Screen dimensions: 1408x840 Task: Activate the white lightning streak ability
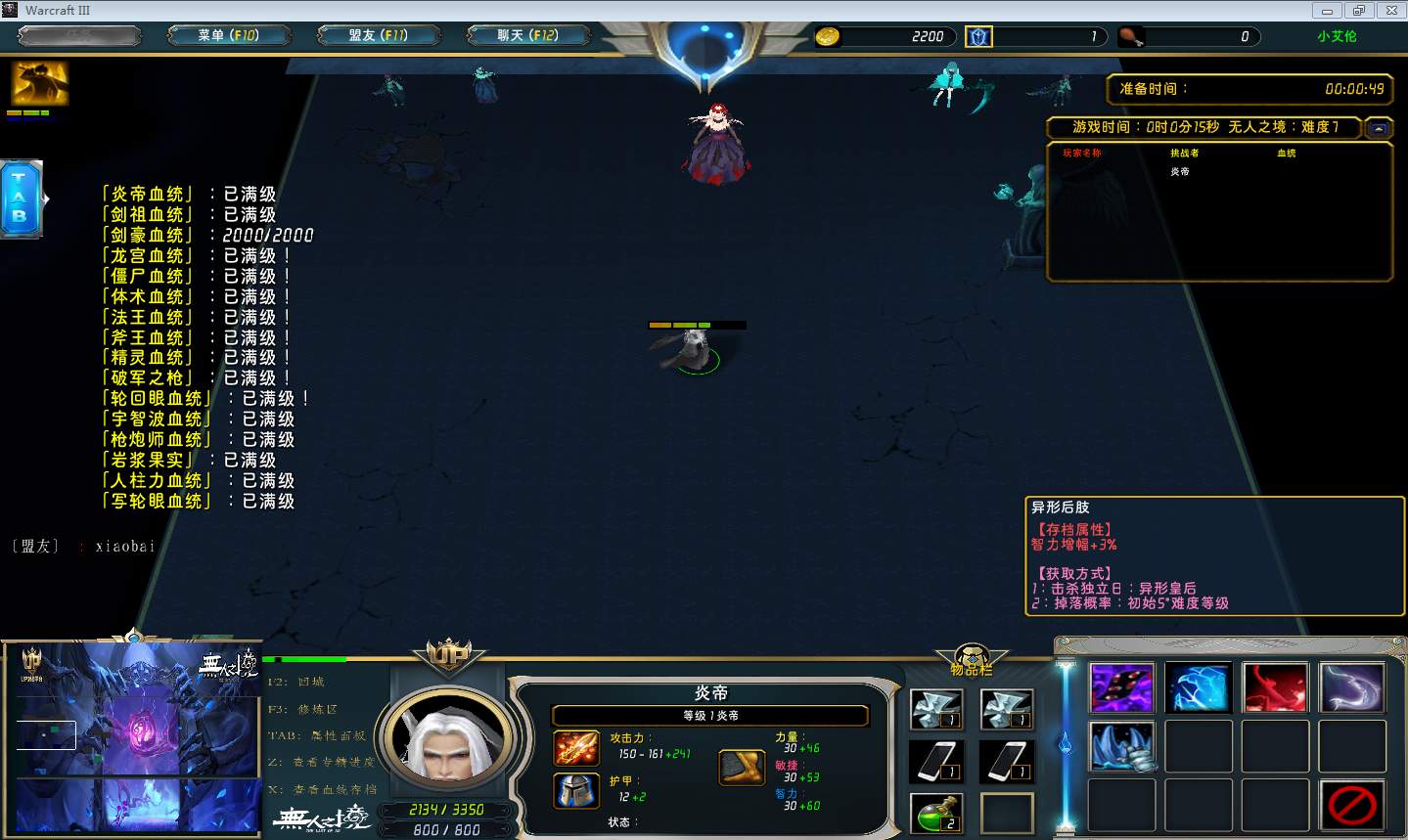[x=1351, y=686]
